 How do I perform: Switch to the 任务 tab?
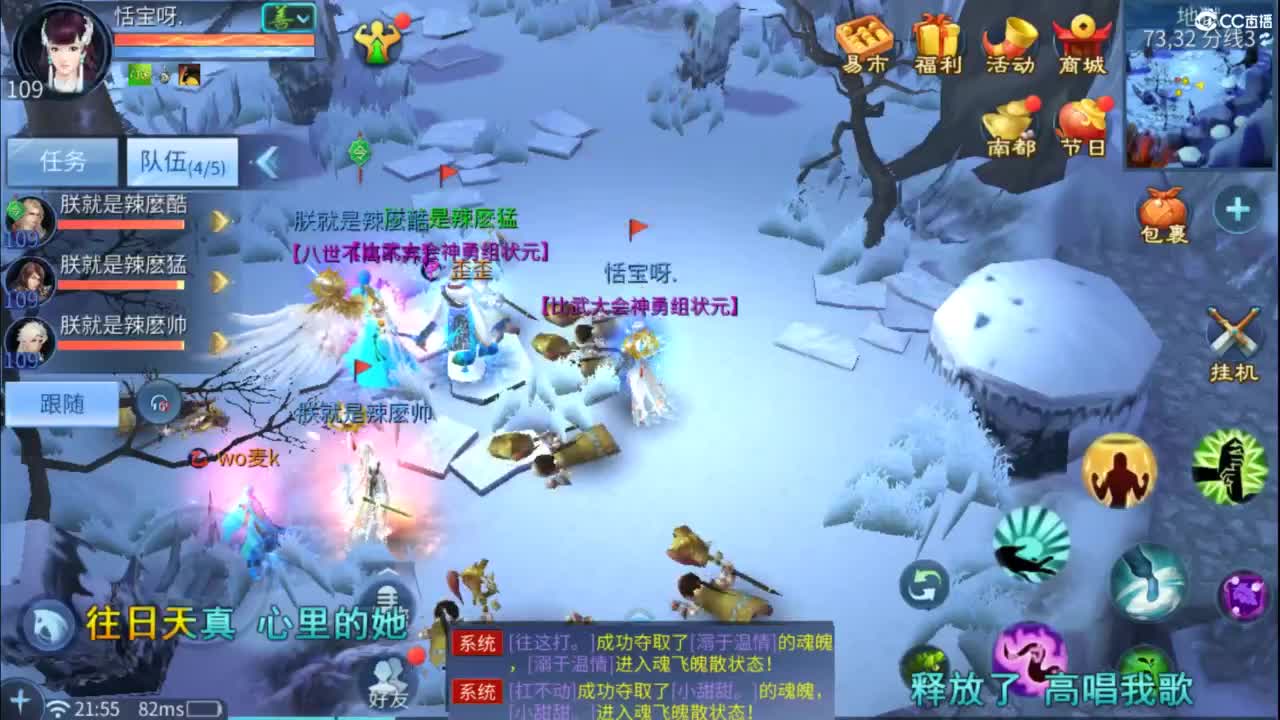tap(62, 160)
